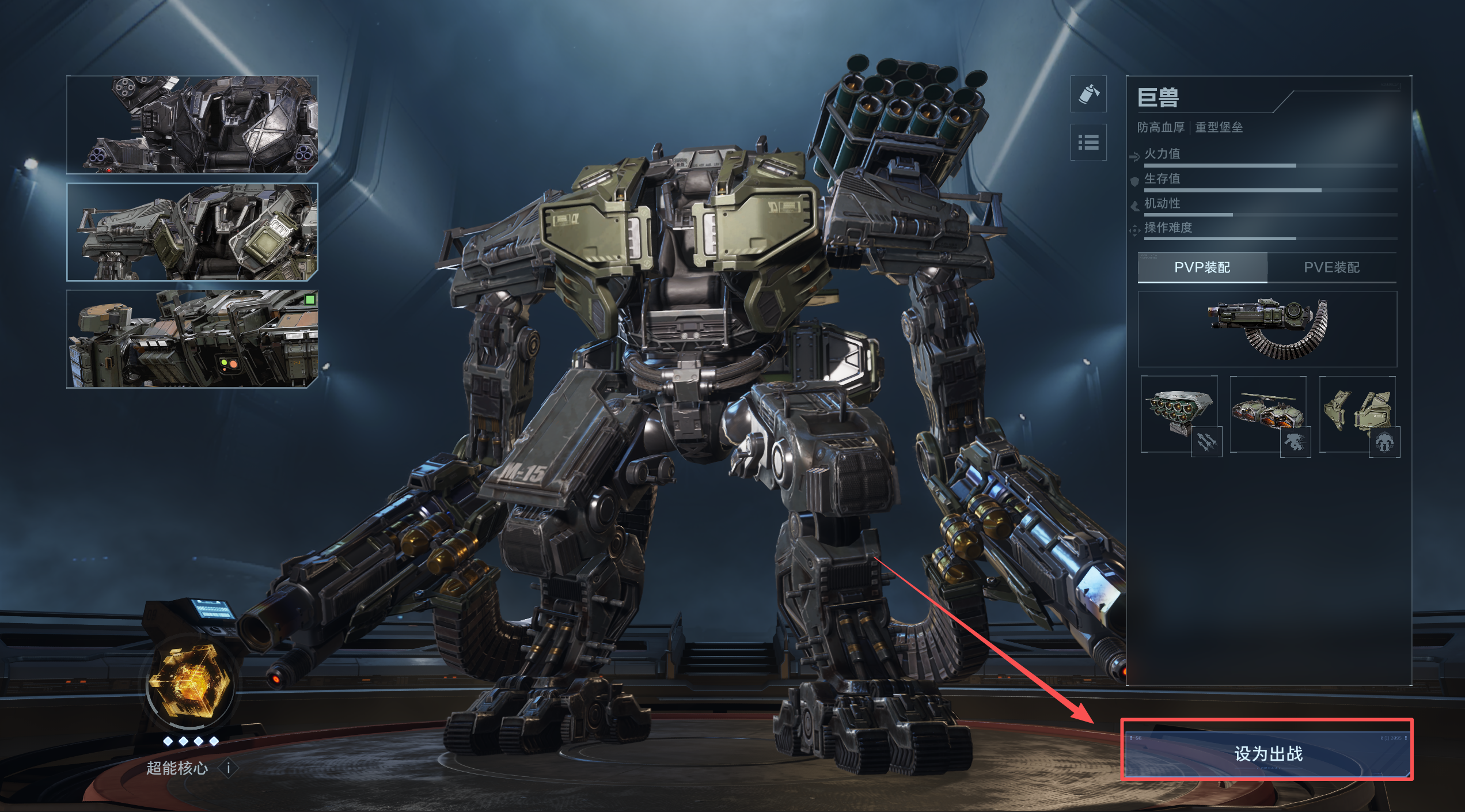This screenshot has width=1465, height=812.
Task: Switch to the PVE装配 tab
Action: [x=1331, y=267]
